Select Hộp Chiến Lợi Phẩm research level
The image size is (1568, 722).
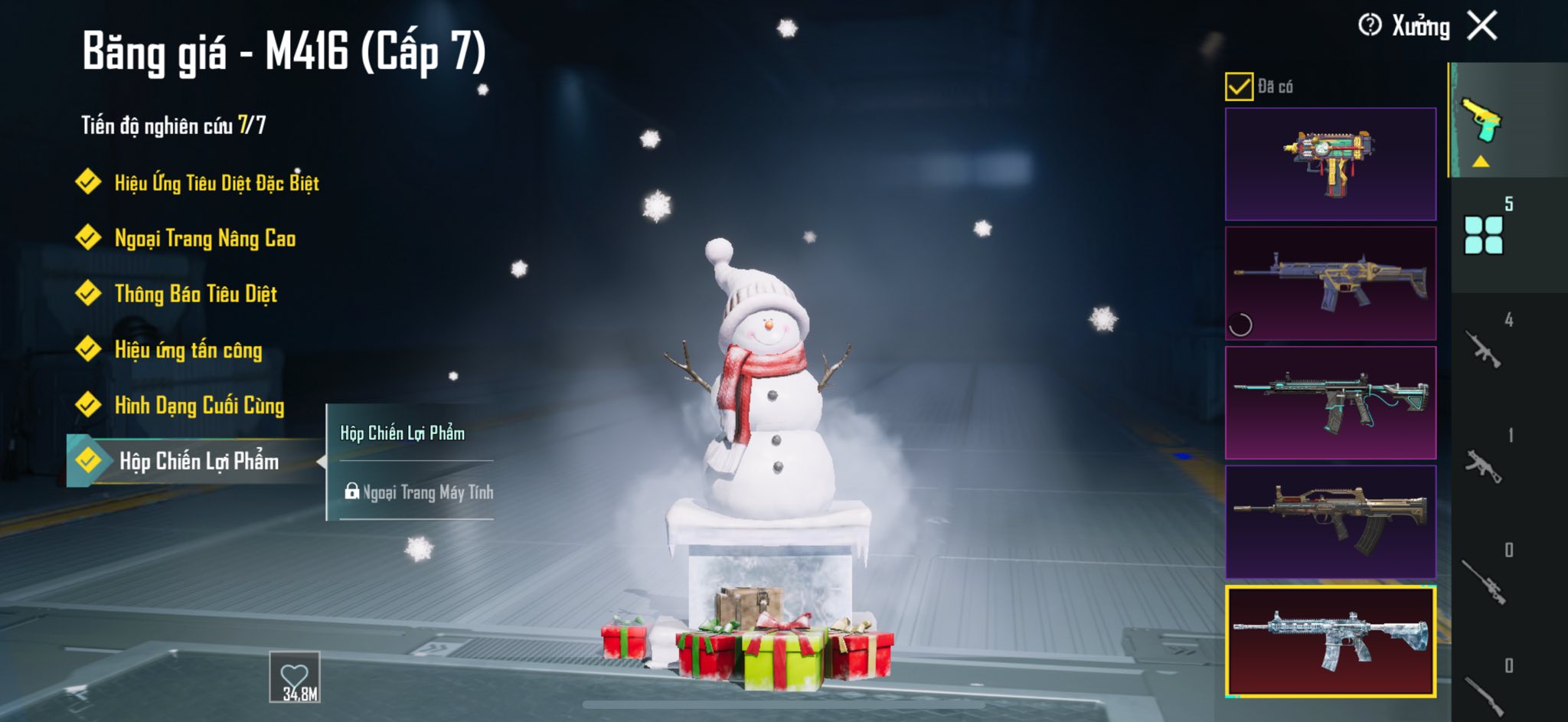(x=198, y=461)
